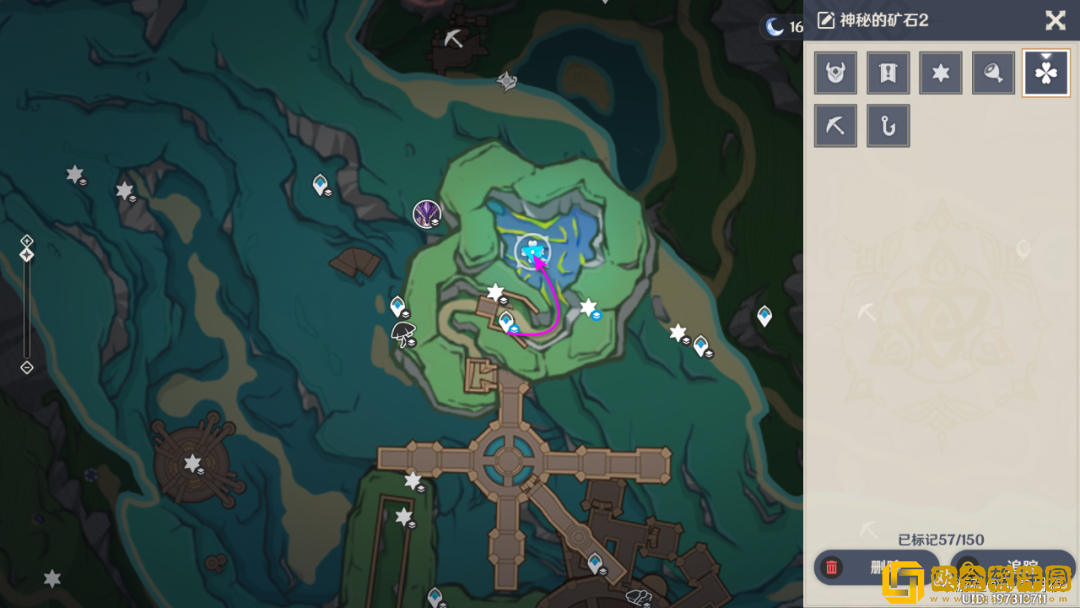Zoom in the map with plus button

27,241
